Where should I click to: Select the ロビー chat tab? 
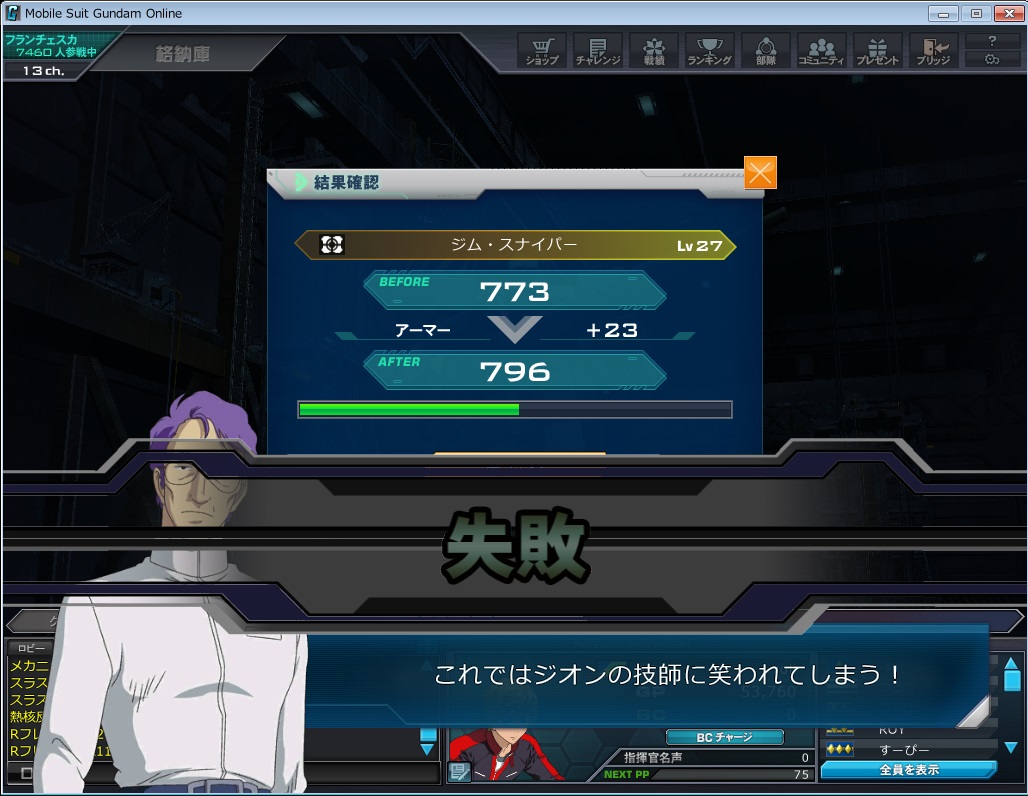pos(31,648)
